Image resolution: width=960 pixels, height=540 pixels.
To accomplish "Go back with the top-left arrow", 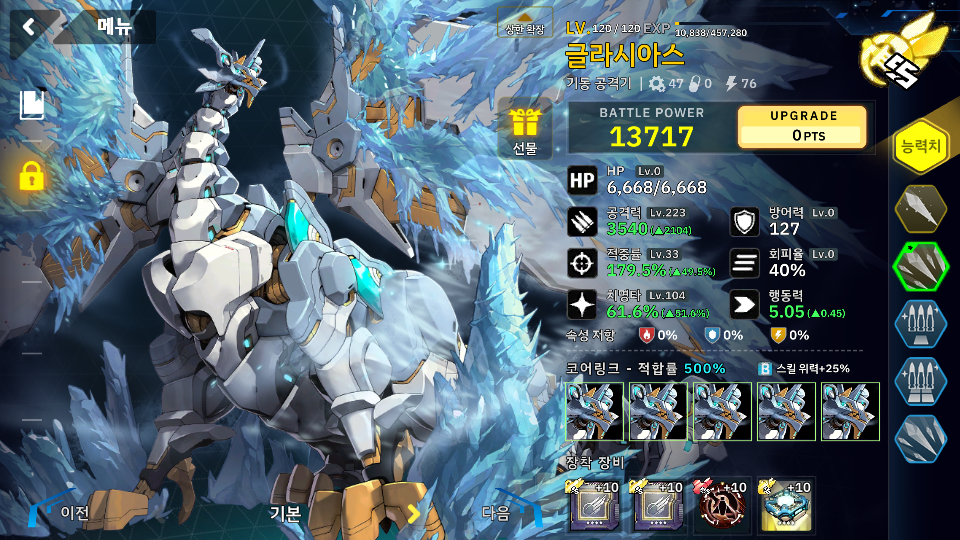I will coord(28,27).
